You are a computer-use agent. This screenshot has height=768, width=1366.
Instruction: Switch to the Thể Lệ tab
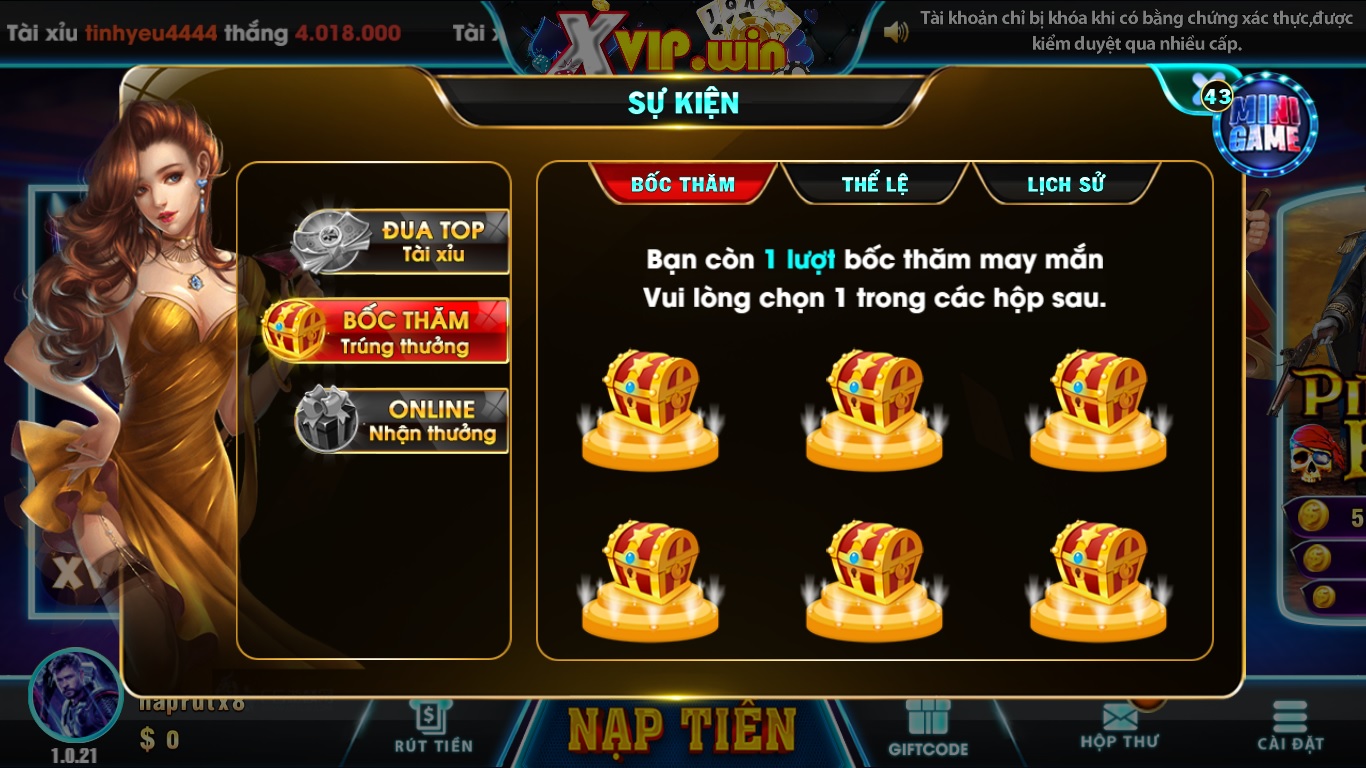(874, 183)
